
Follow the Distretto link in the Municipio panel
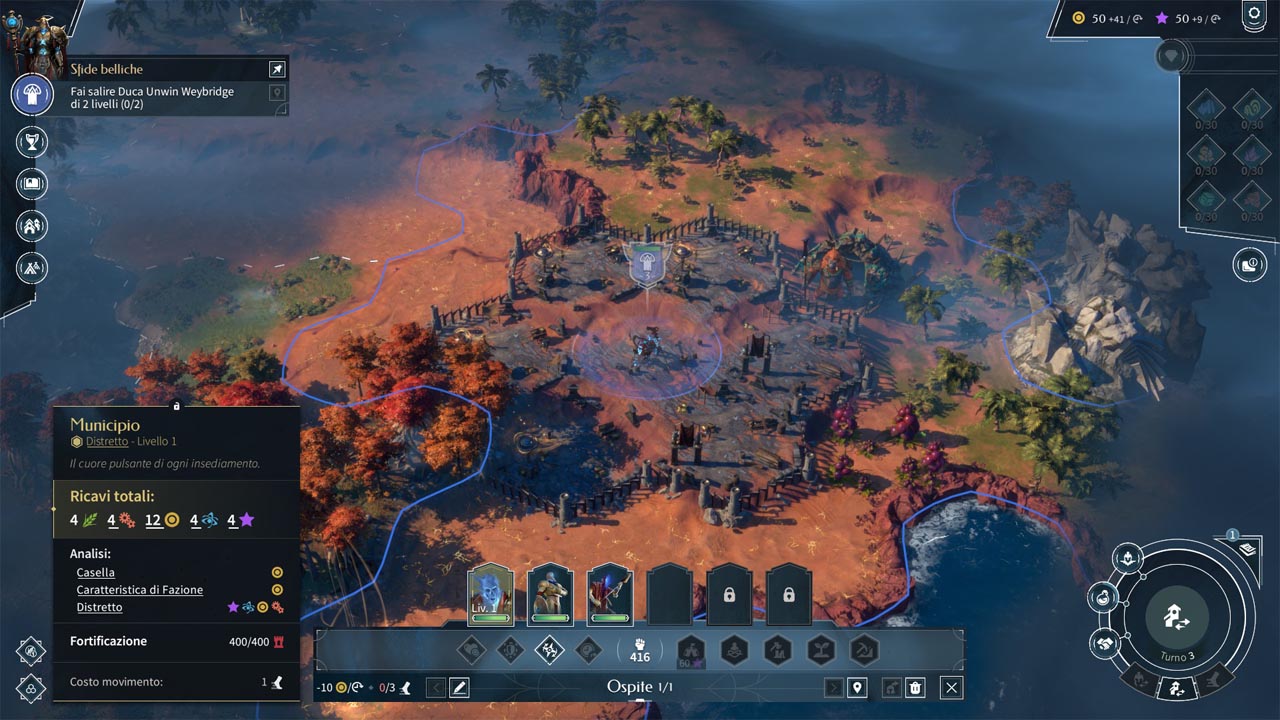pyautogui.click(x=107, y=441)
